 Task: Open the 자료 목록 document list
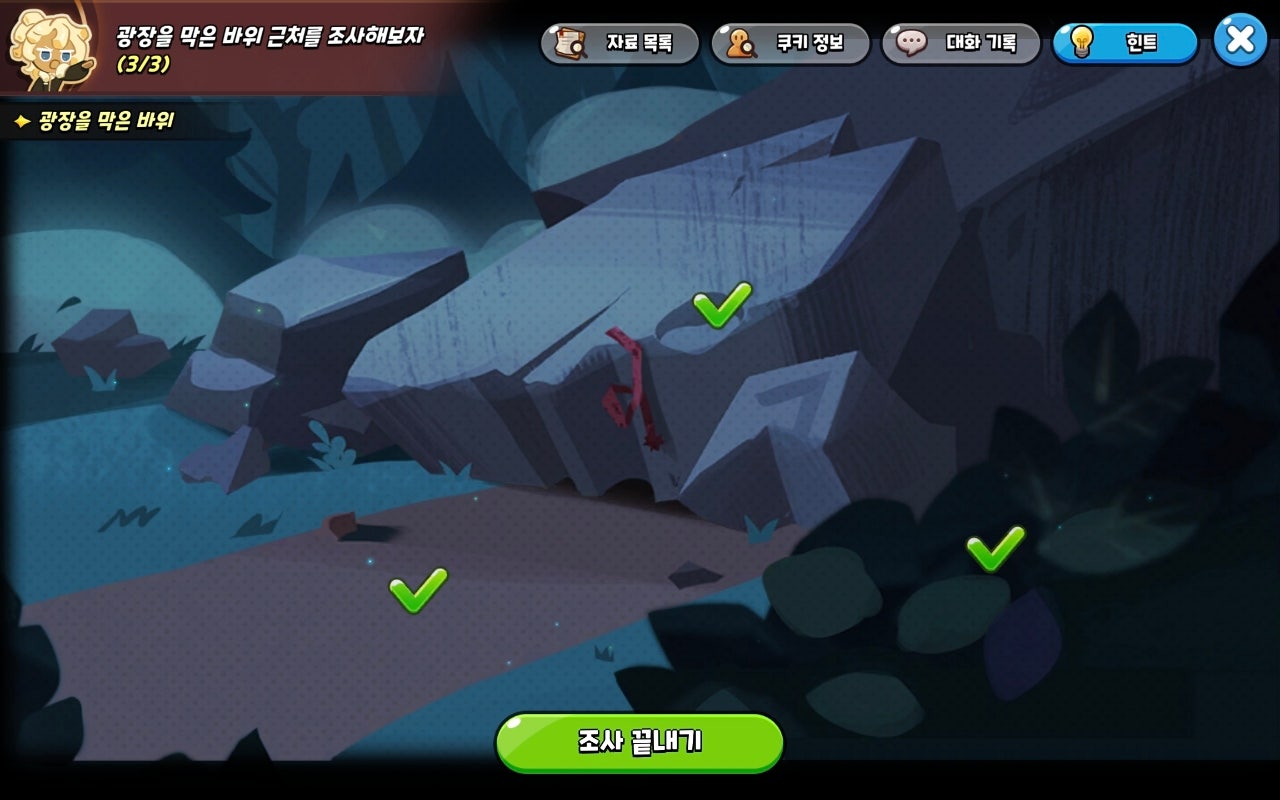(620, 43)
